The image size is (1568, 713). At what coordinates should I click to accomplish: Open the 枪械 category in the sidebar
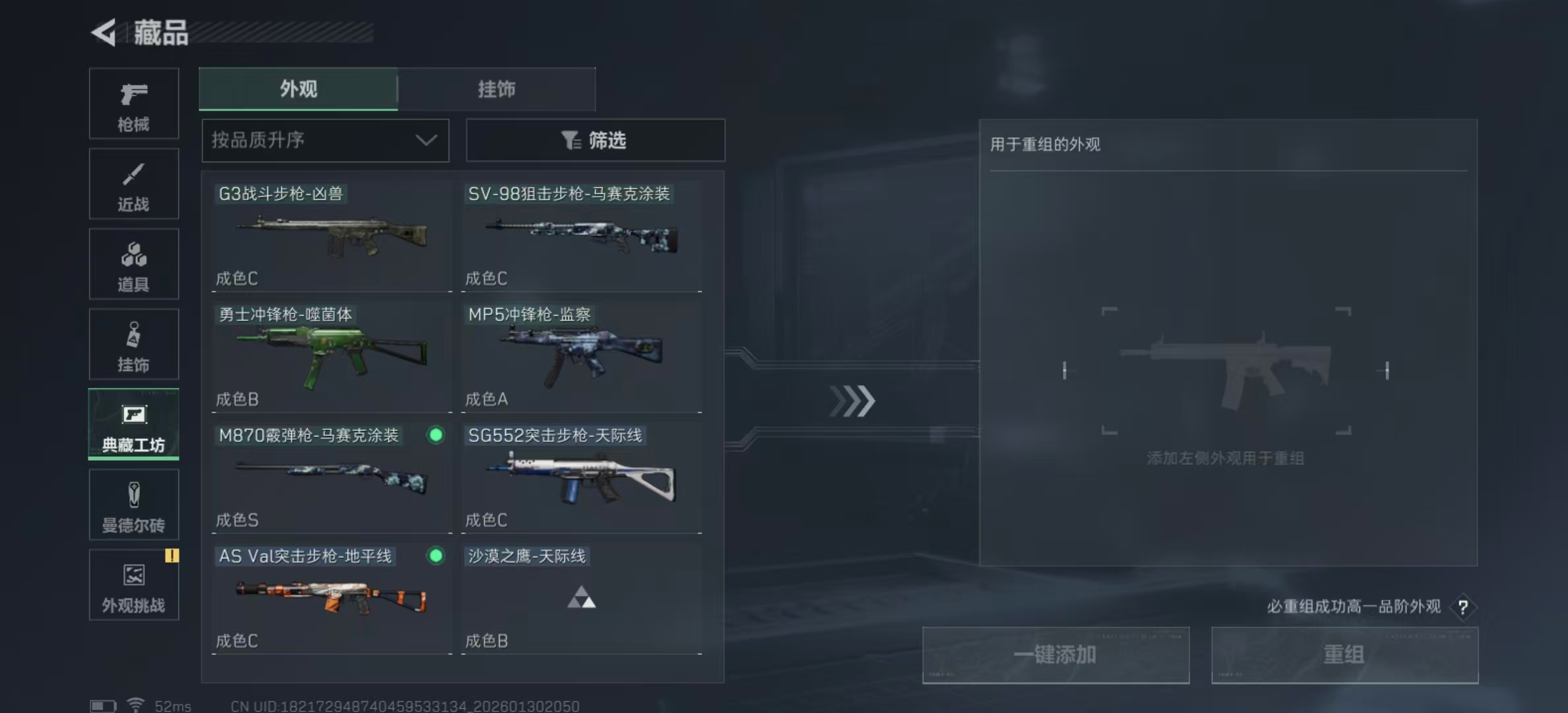point(133,104)
